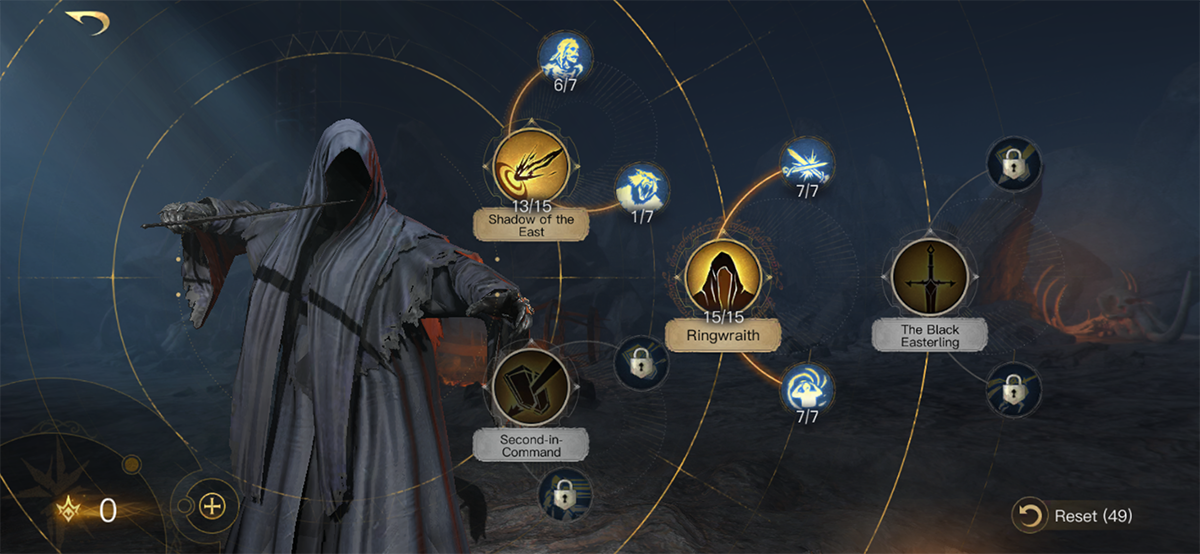Go back using the curved arrow

tap(87, 22)
